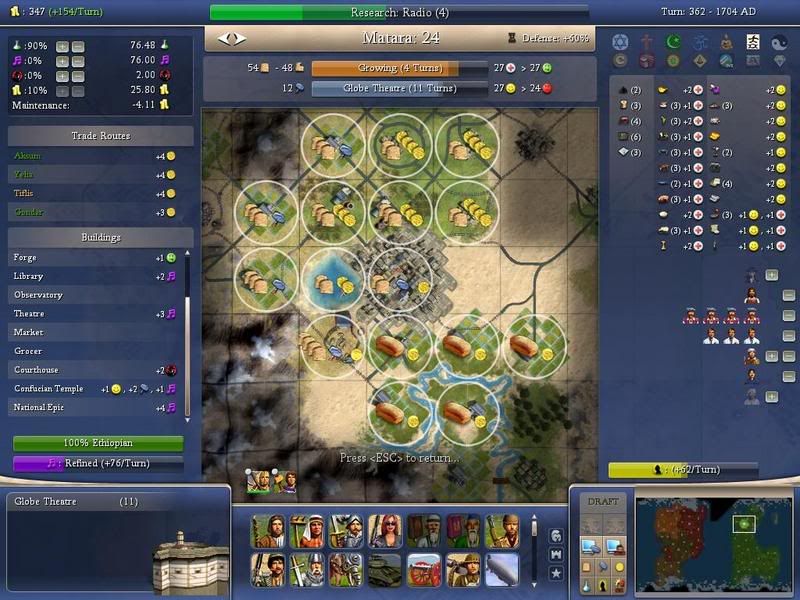Decrease the science rate with its minus button
This screenshot has width=800, height=600.
pyautogui.click(x=78, y=46)
